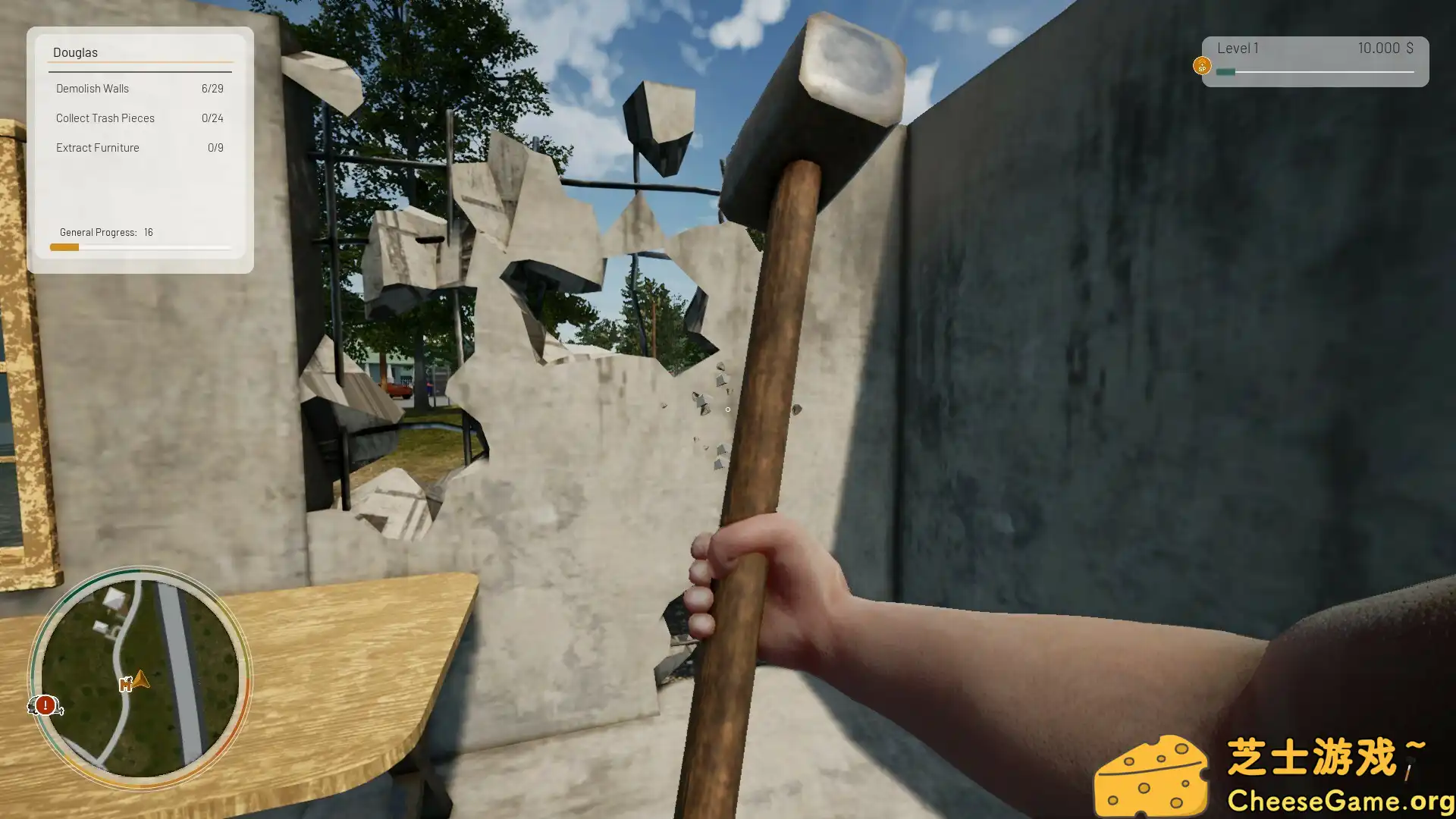Select the Extract Furniture objective
The height and width of the screenshot is (819, 1456).
click(97, 148)
